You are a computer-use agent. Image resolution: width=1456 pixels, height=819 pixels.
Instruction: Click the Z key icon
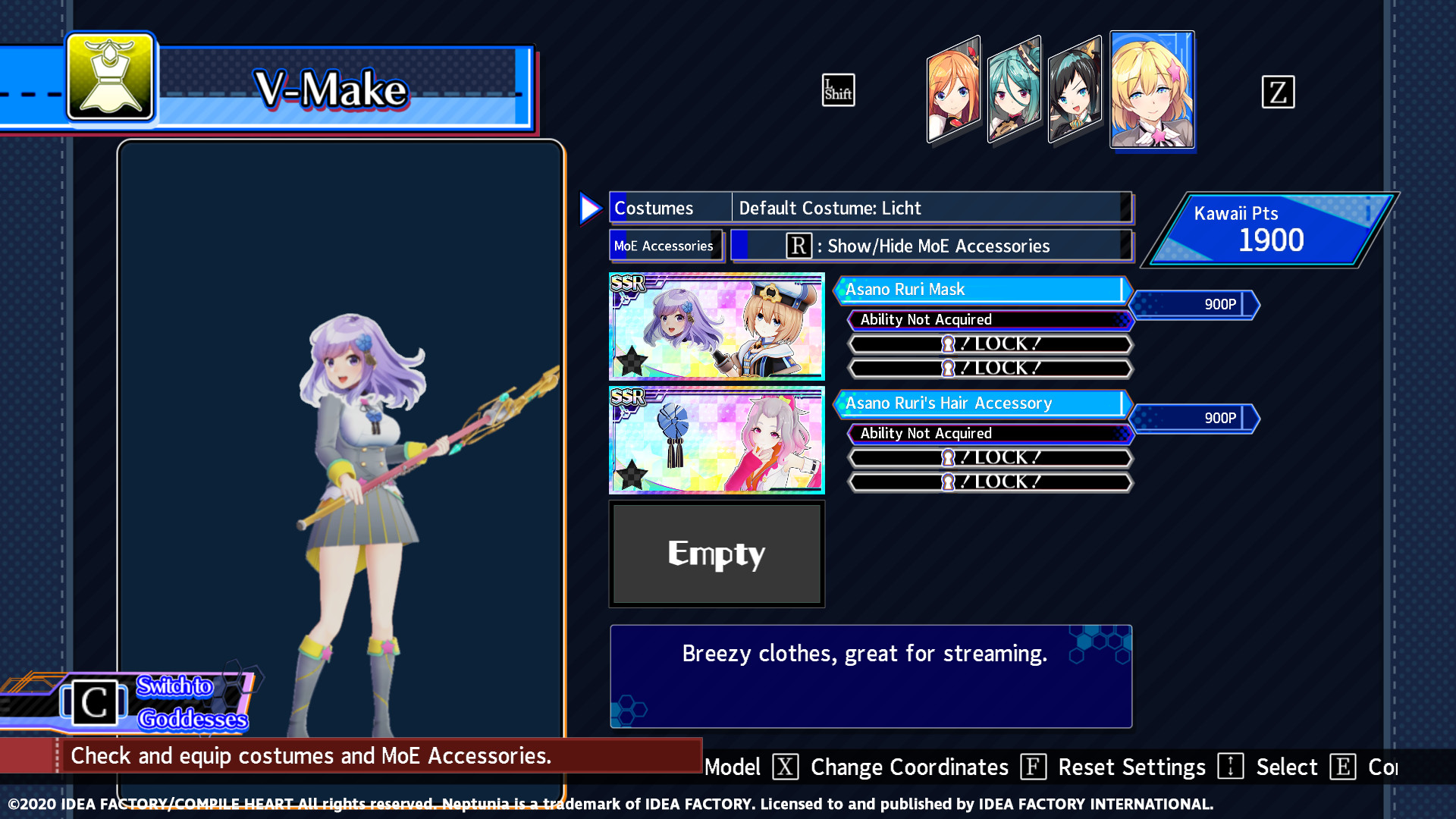[x=1279, y=92]
